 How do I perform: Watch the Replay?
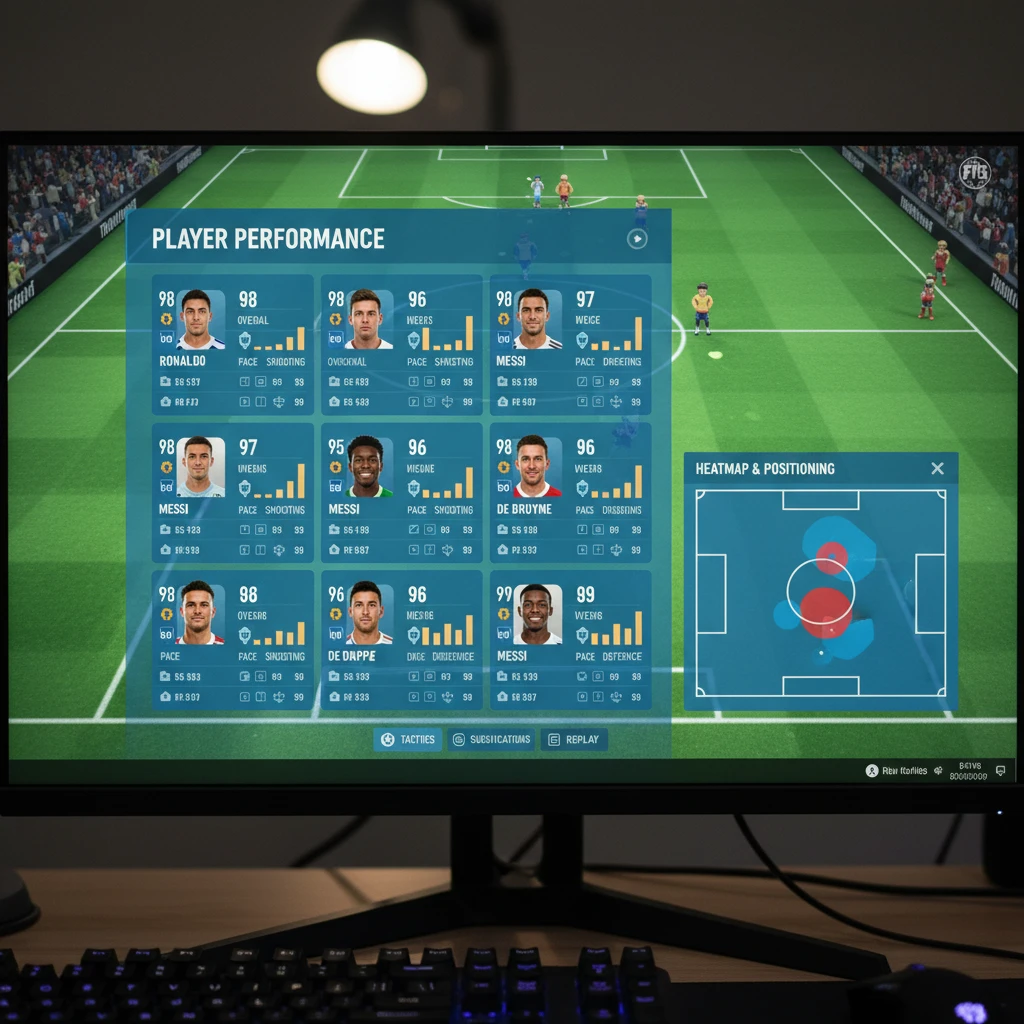click(574, 740)
